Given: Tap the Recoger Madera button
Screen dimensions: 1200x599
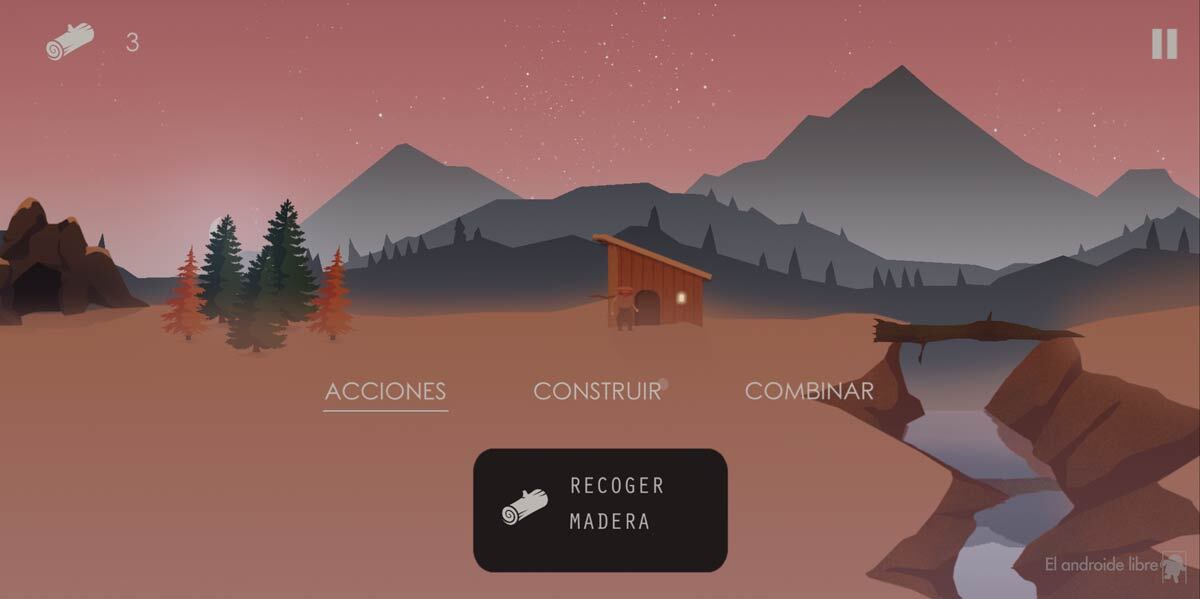Looking at the screenshot, I should [x=600, y=510].
